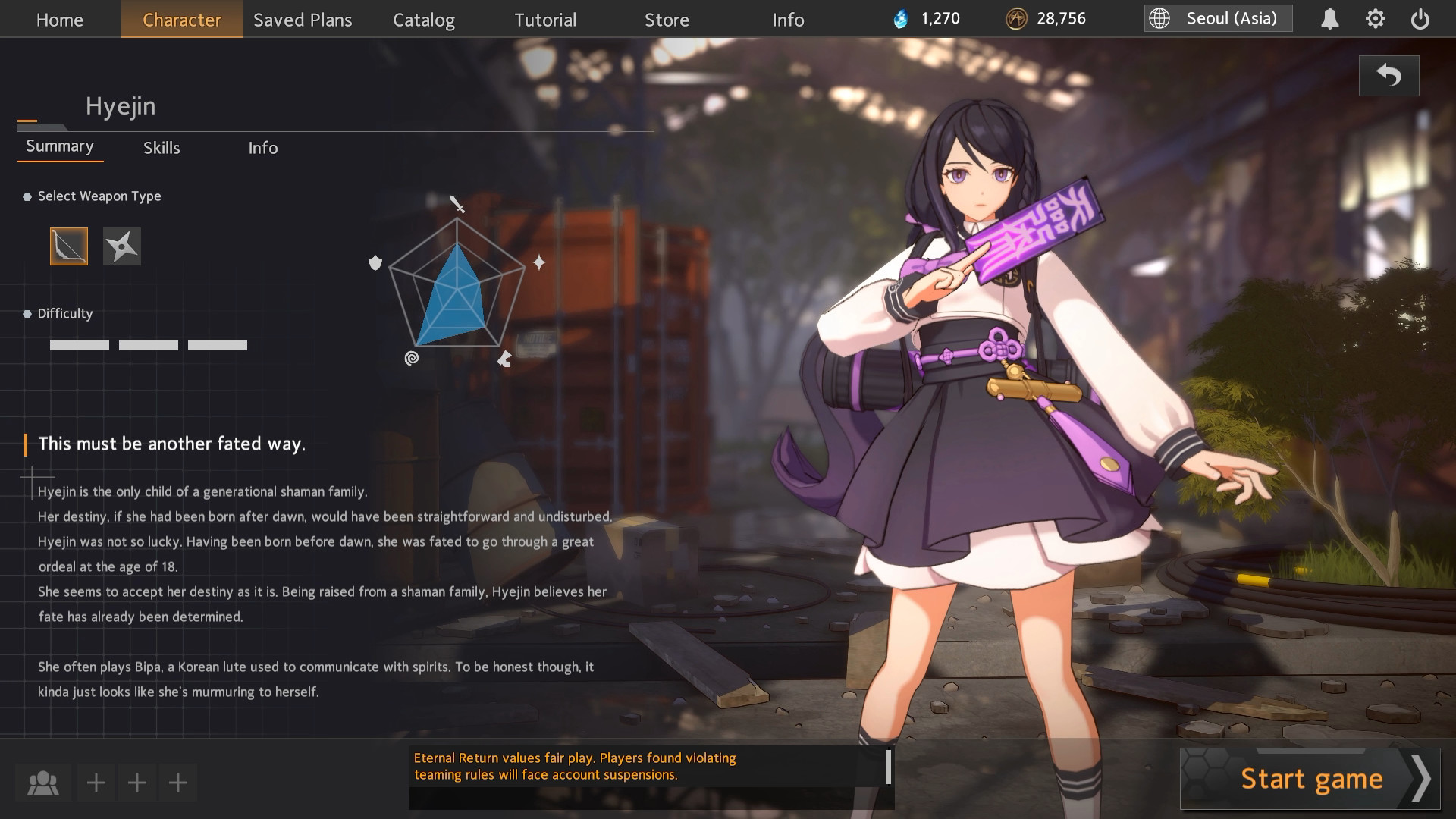Select the bow weapon type
The image size is (1456, 819).
click(69, 246)
